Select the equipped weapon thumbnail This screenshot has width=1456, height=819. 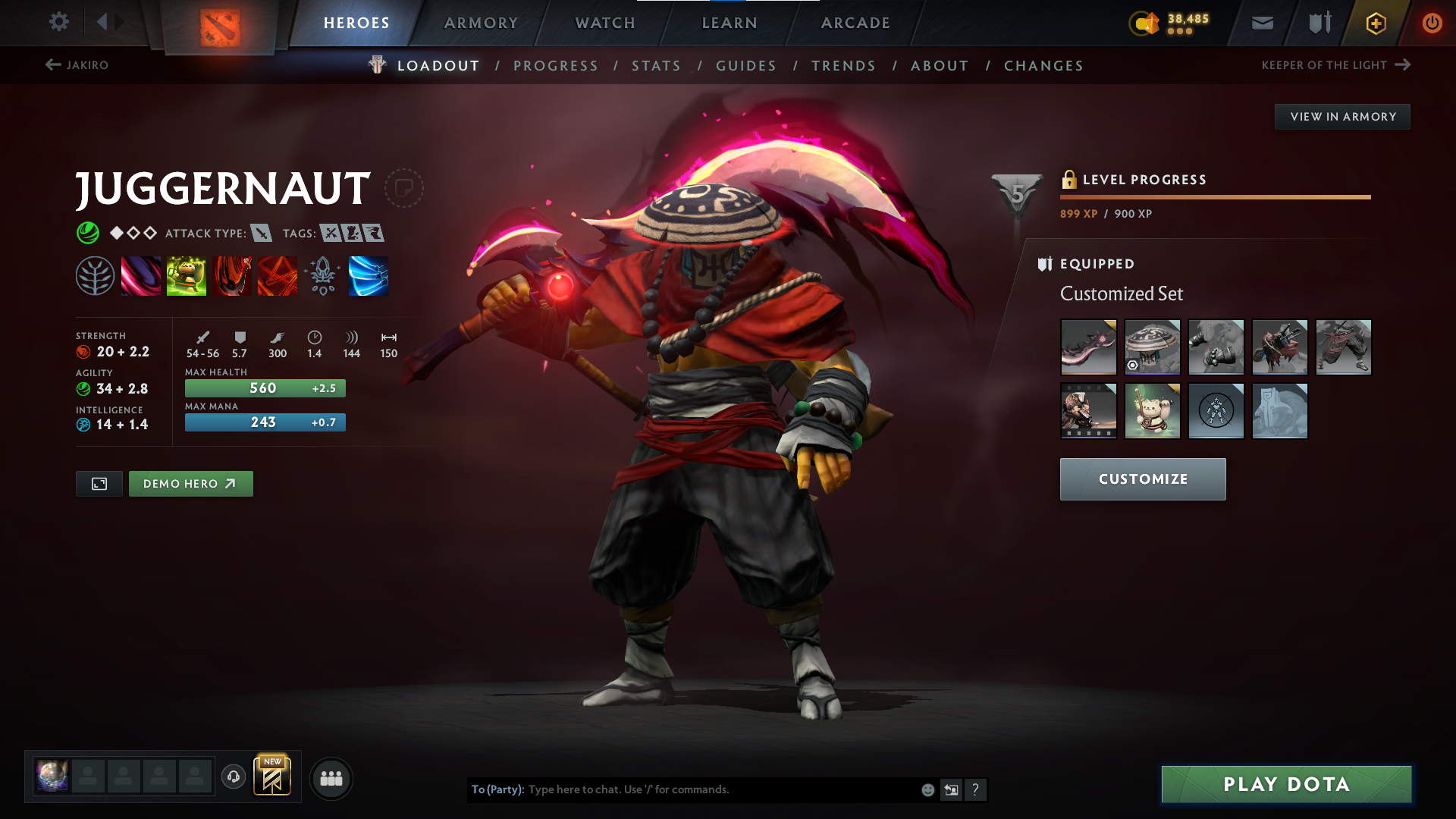point(1088,347)
